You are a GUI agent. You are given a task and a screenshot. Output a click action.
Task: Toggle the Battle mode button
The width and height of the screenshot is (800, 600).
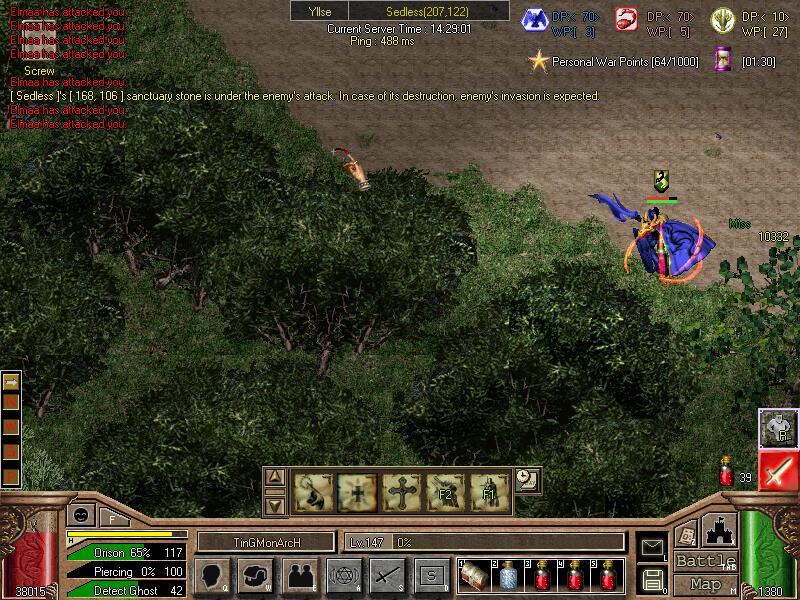705,561
